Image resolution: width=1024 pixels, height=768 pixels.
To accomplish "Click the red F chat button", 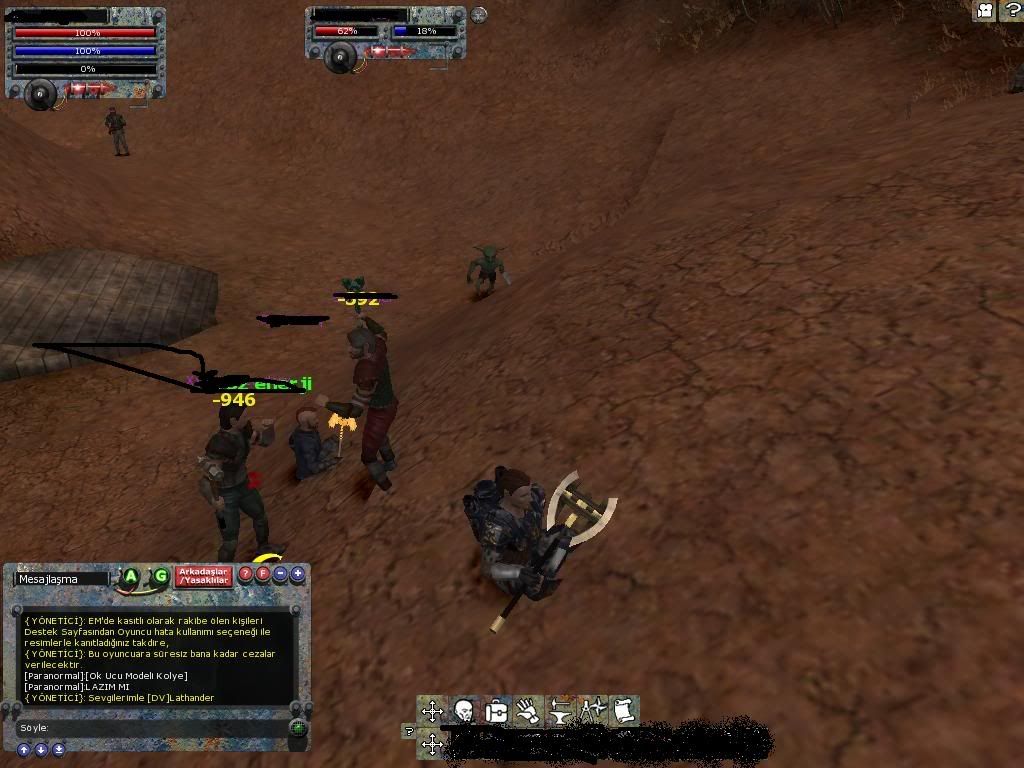I will coord(263,574).
